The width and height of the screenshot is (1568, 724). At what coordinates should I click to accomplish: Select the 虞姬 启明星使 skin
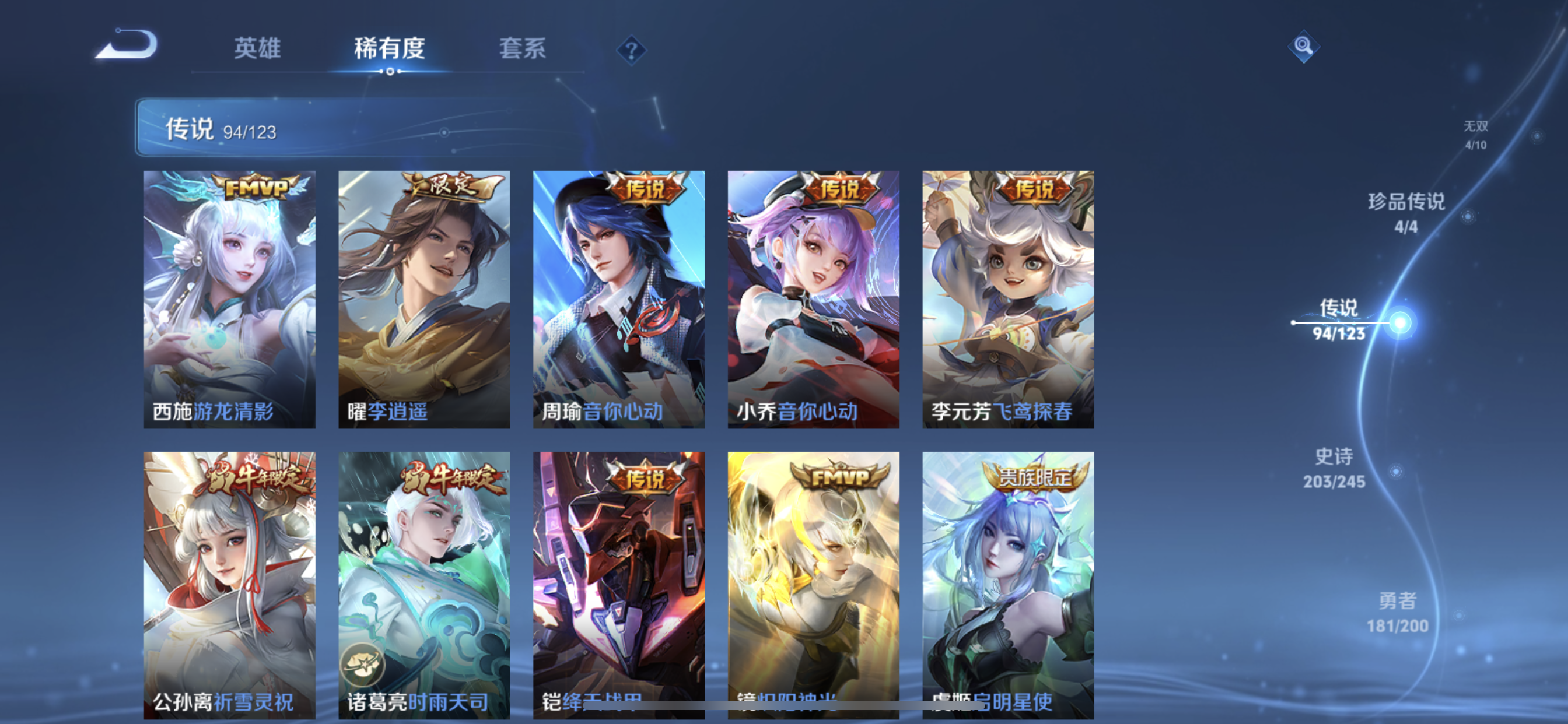point(1008,584)
